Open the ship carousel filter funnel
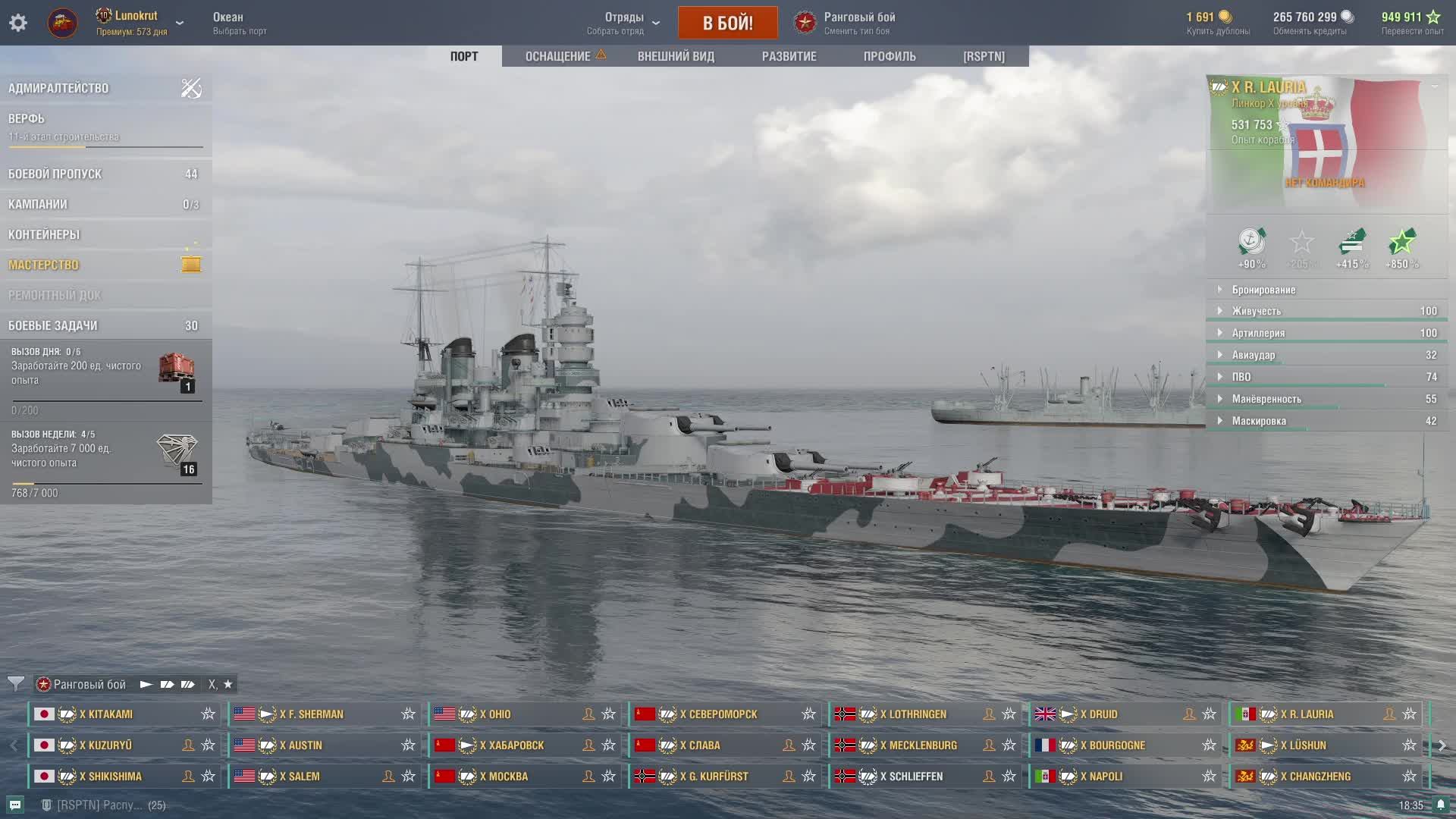1456x819 pixels. coord(15,684)
